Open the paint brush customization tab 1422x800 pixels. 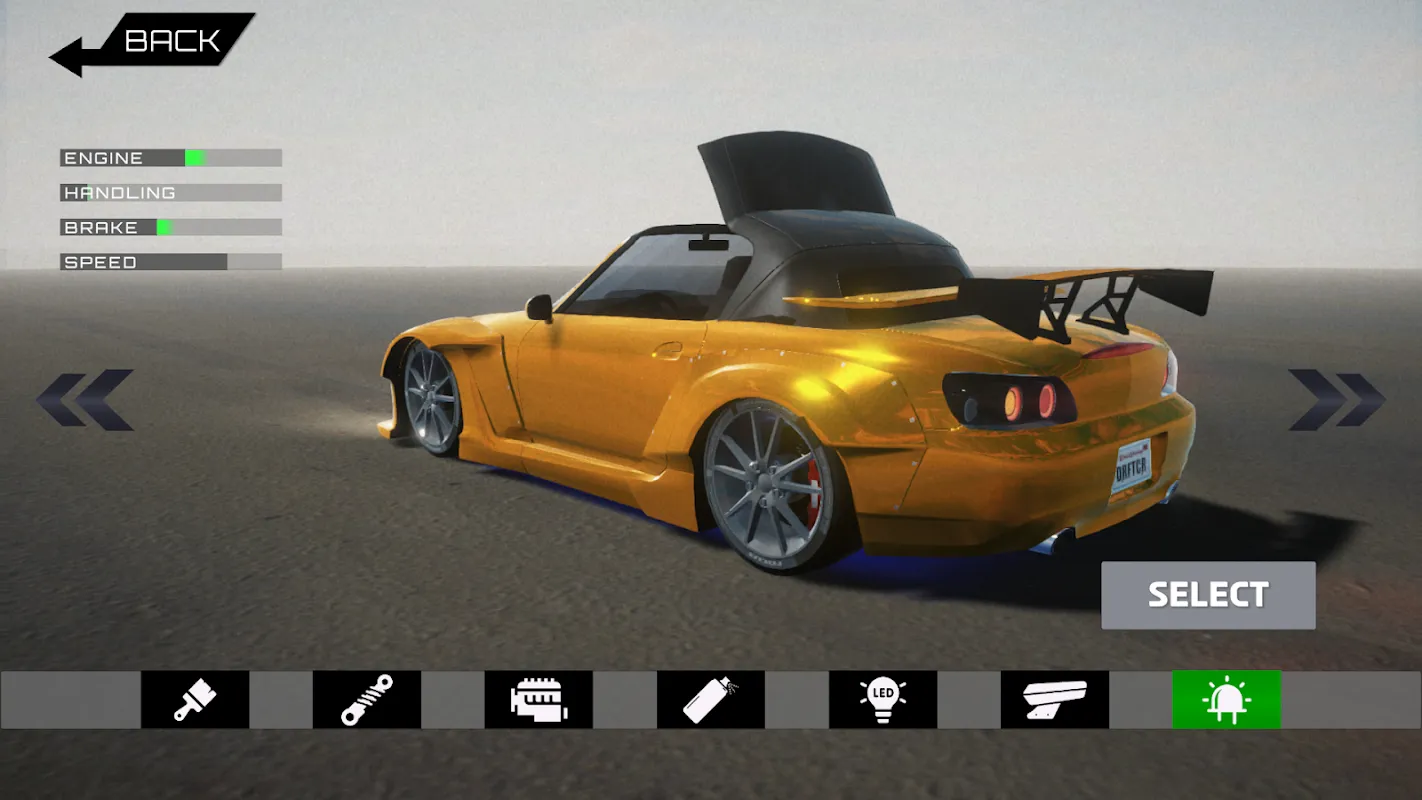pos(195,699)
